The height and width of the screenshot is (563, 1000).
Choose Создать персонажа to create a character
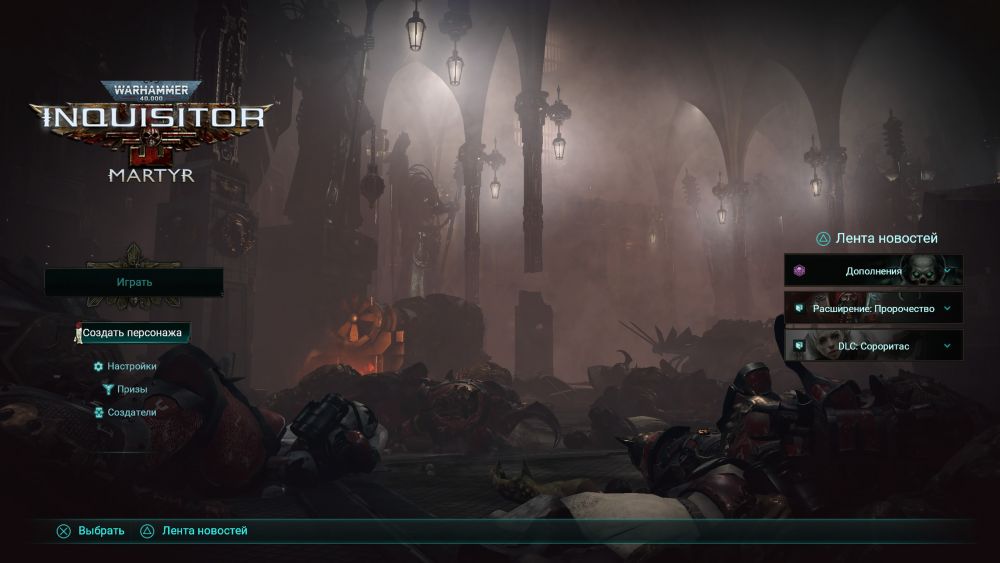pos(133,332)
